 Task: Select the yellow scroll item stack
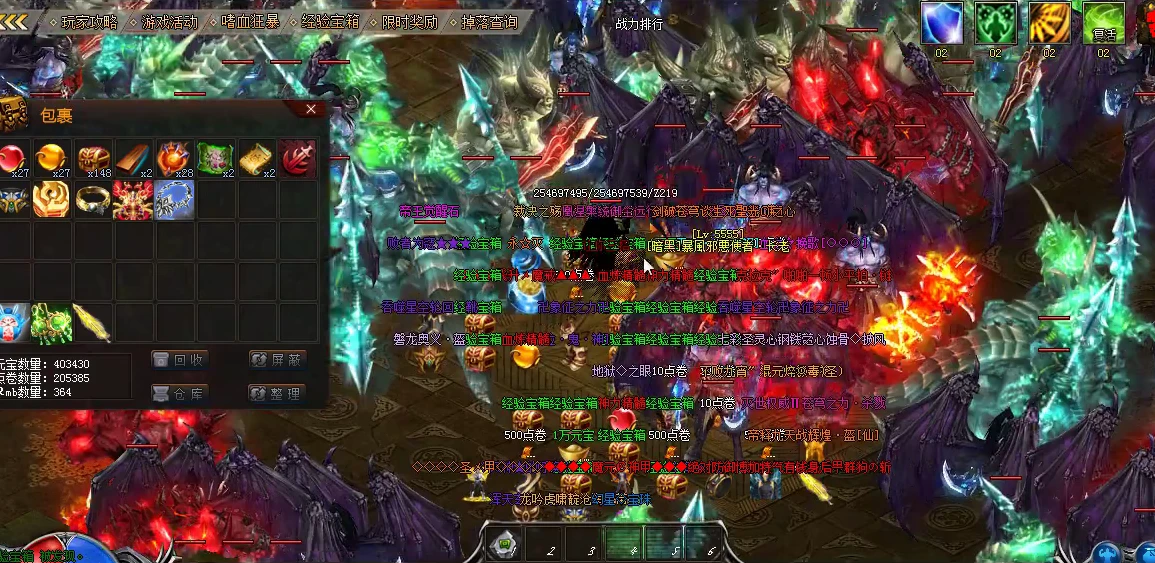(x=256, y=158)
